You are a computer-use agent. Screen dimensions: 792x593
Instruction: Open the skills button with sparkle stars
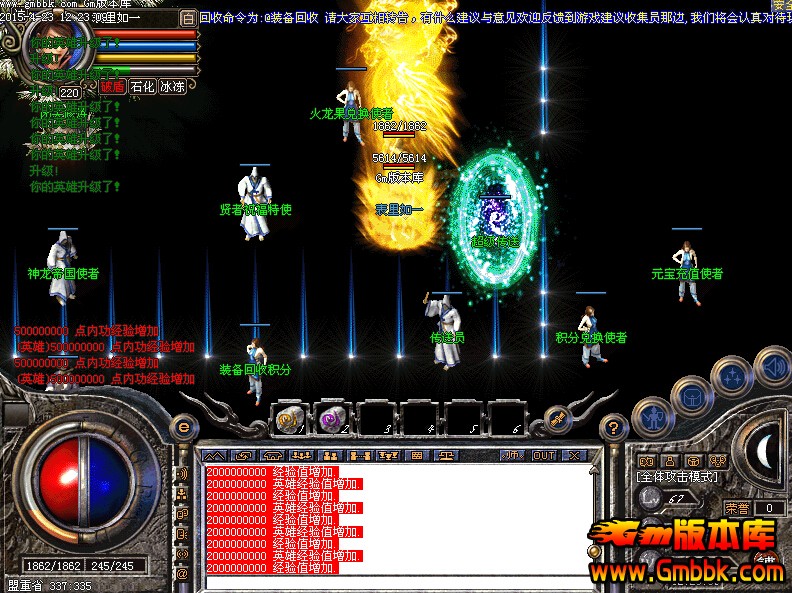734,377
